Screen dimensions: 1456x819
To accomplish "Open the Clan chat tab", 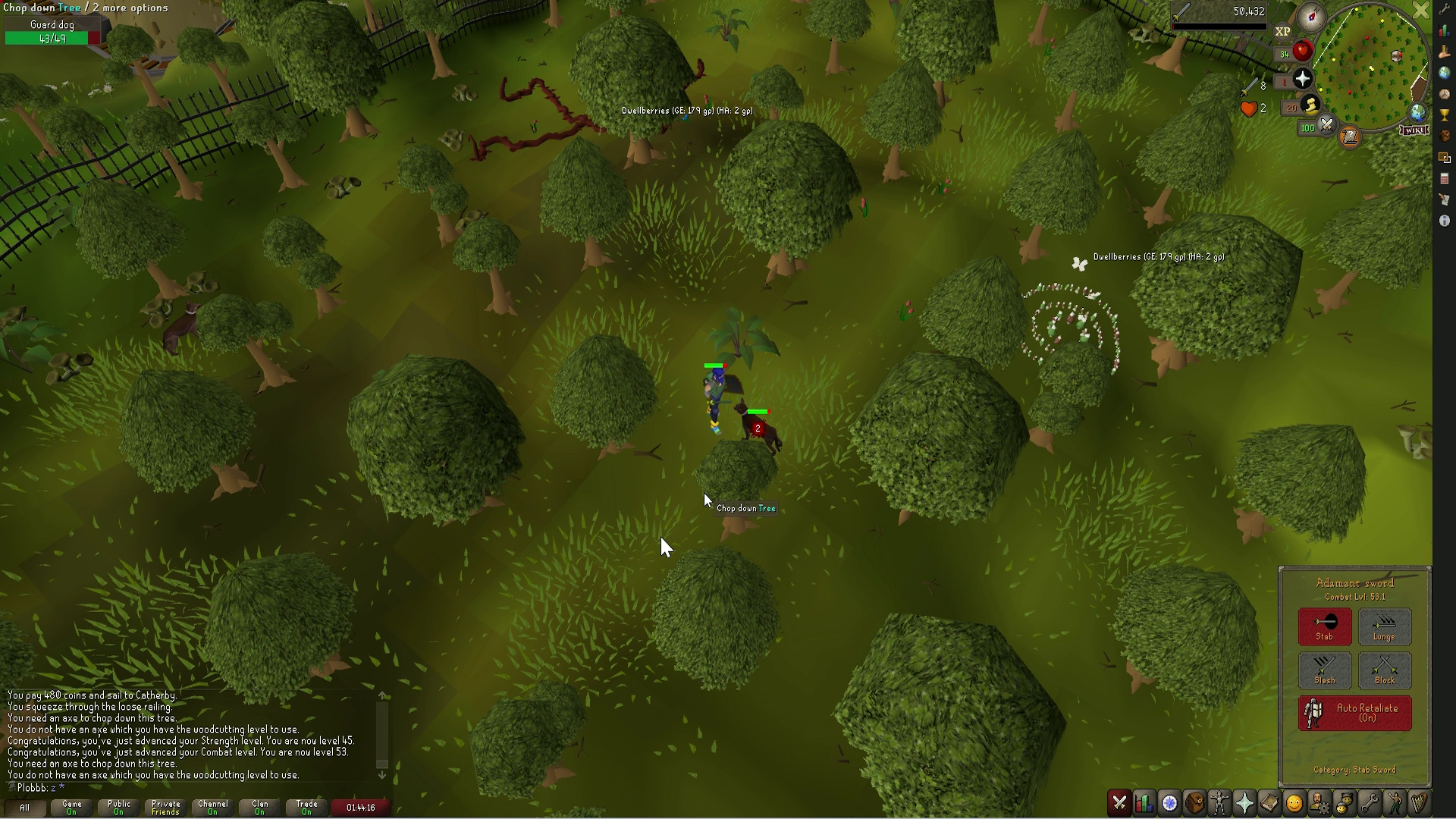I will (x=260, y=807).
